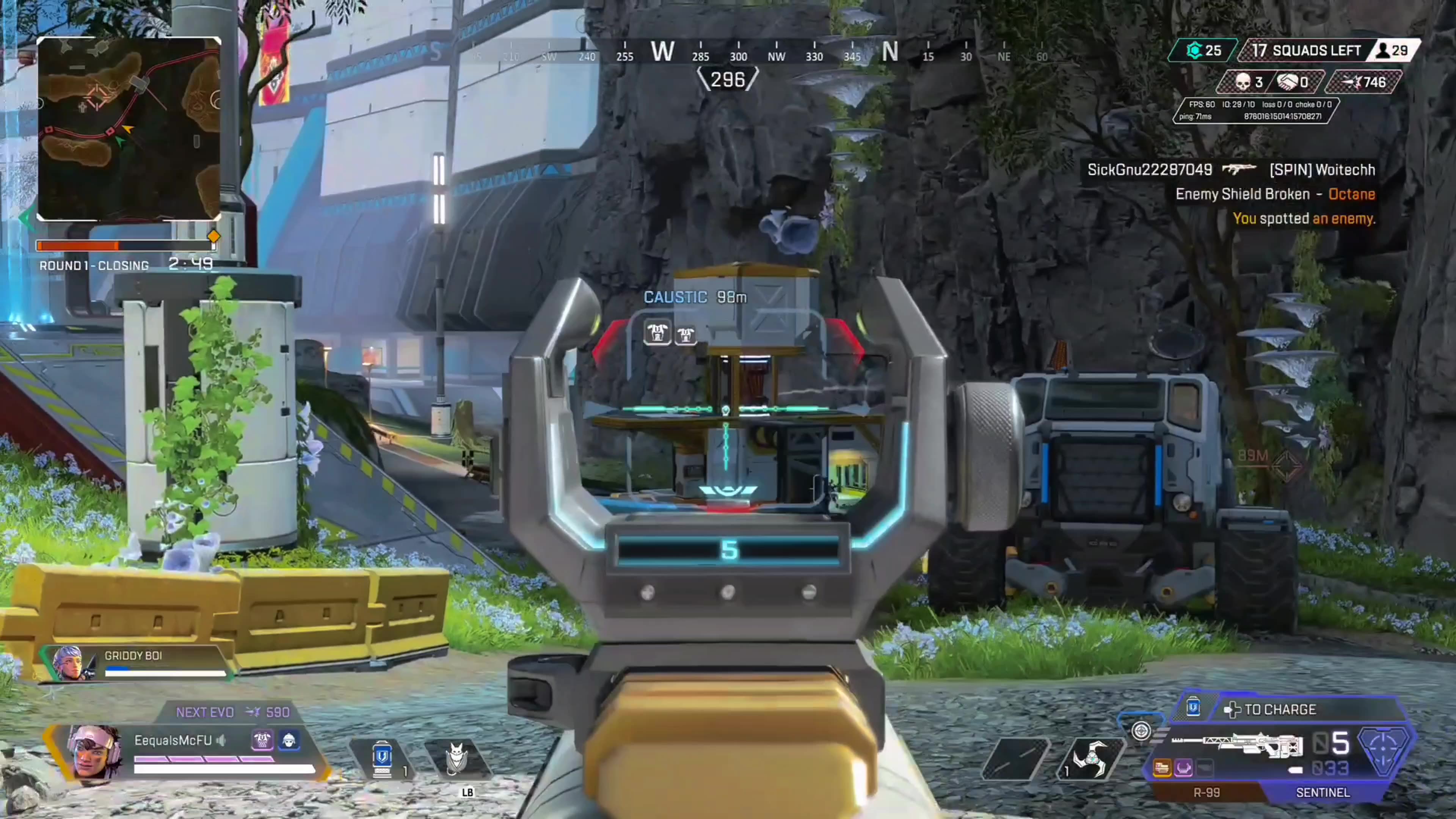Click the skull kill counter icon
Screen dimensions: 1456x819
tap(1243, 82)
